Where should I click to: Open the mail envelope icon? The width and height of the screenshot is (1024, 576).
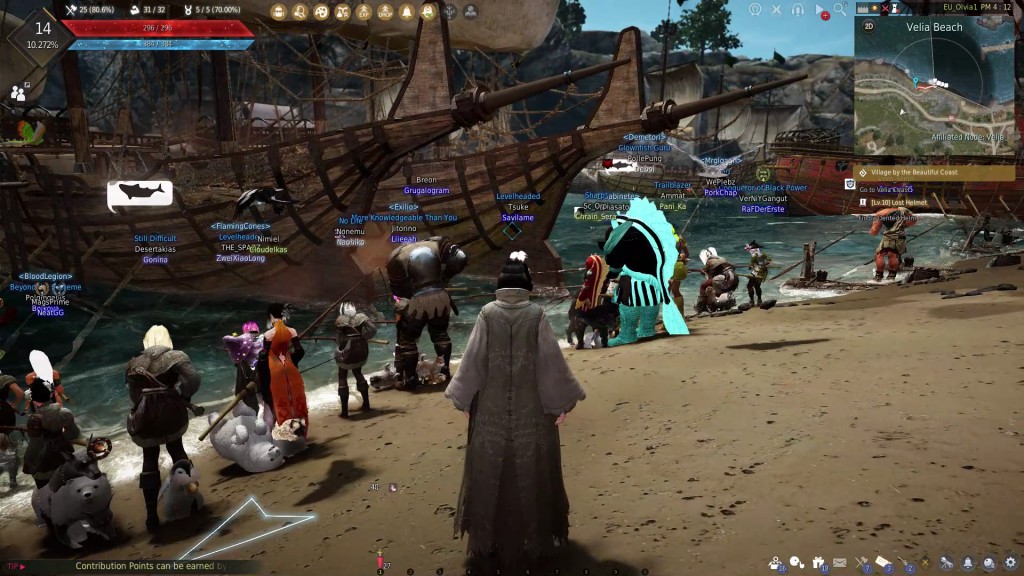tap(839, 563)
